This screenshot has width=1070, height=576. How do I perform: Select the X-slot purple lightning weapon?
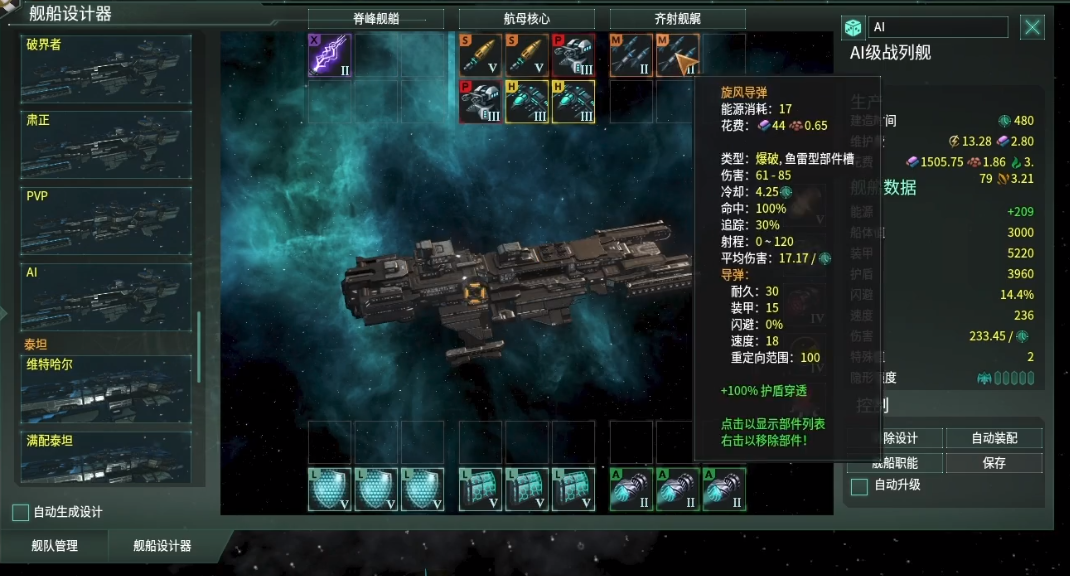[x=329, y=56]
